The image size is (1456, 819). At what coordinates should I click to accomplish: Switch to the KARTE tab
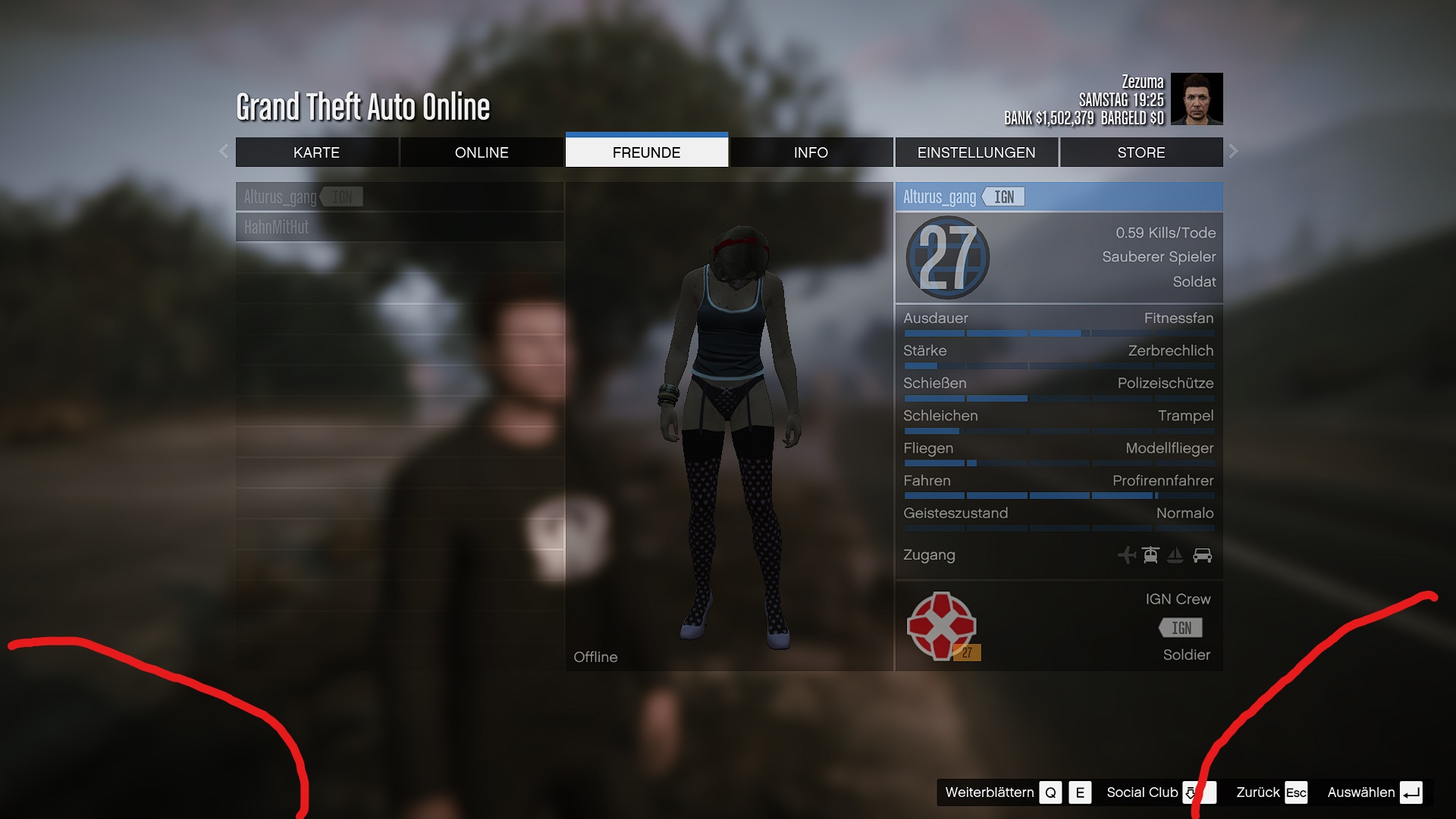[317, 152]
